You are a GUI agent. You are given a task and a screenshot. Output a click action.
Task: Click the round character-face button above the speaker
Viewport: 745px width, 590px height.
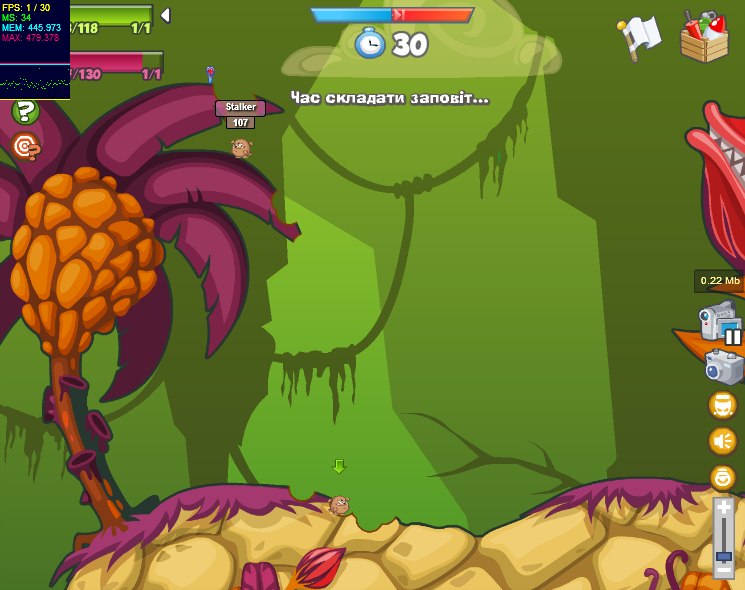coord(722,405)
